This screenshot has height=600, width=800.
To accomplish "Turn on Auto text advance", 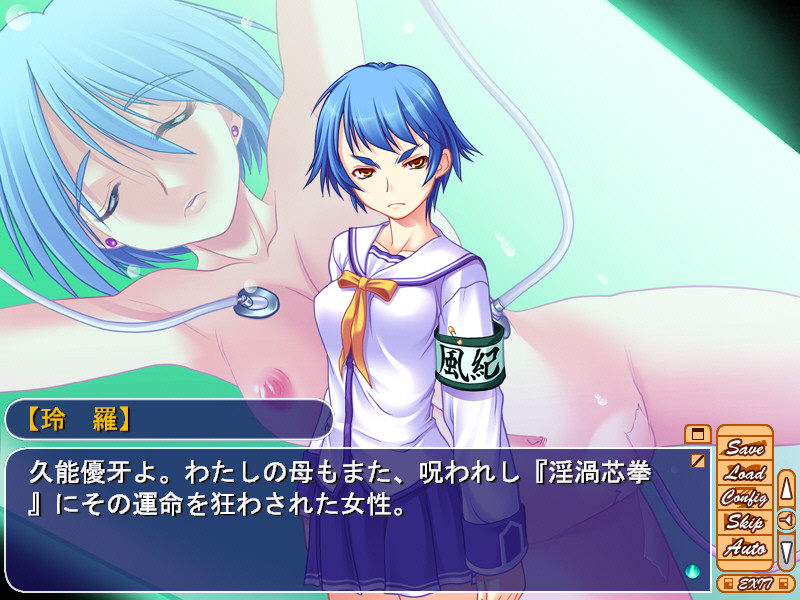I will click(744, 547).
